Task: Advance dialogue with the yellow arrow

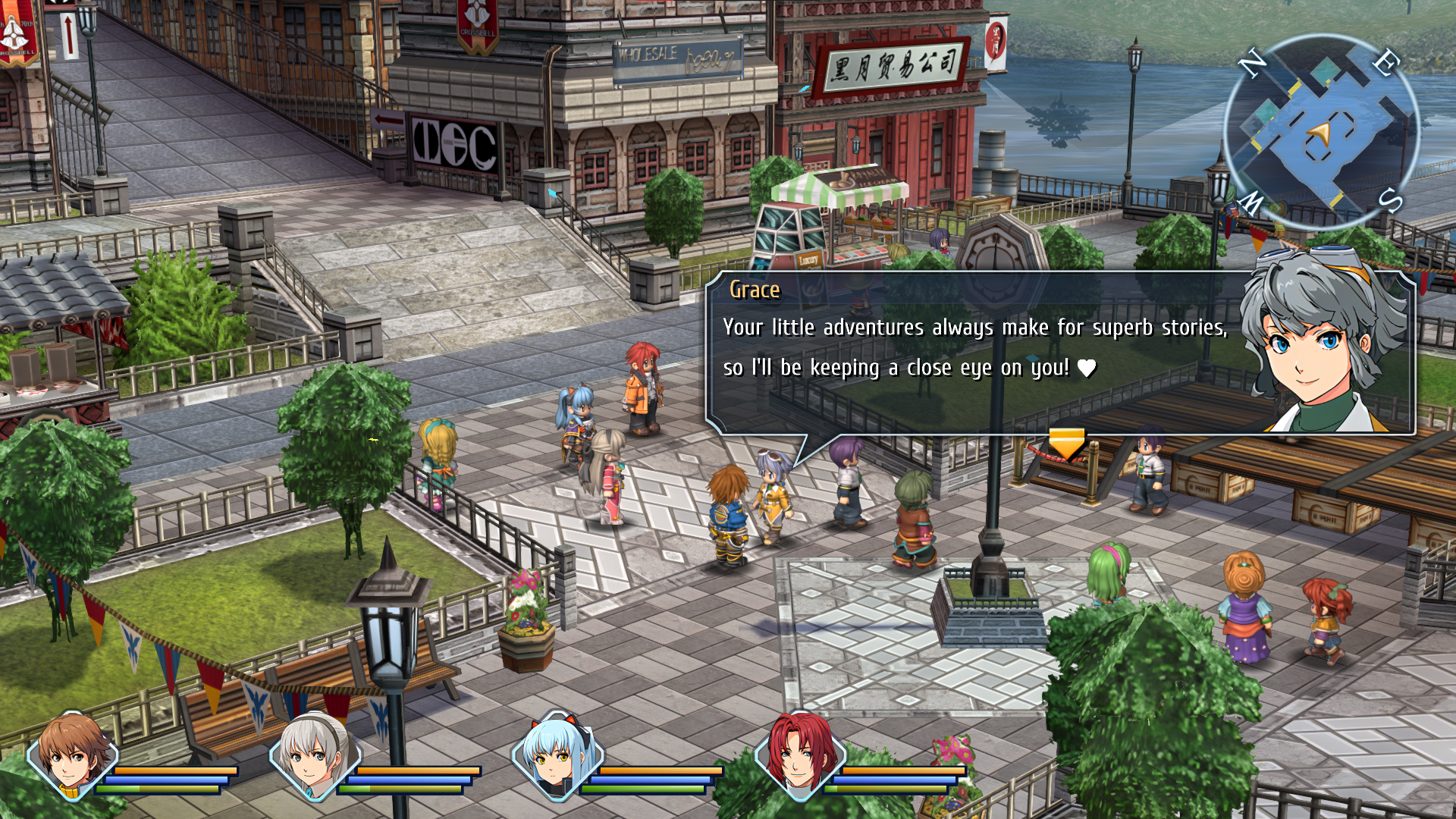Action: (x=1066, y=443)
